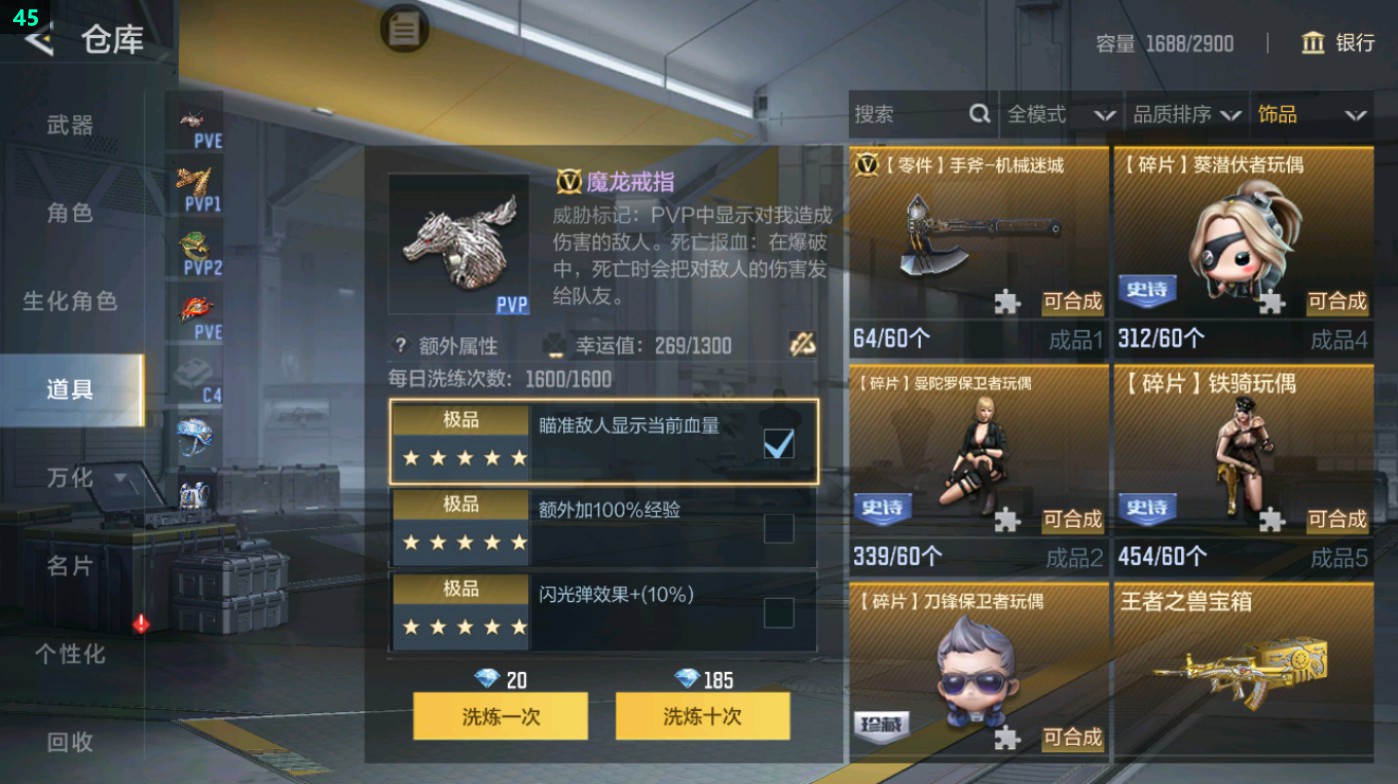Click the 幸运值 progress value 269/1300
The height and width of the screenshot is (784, 1398).
click(x=692, y=345)
